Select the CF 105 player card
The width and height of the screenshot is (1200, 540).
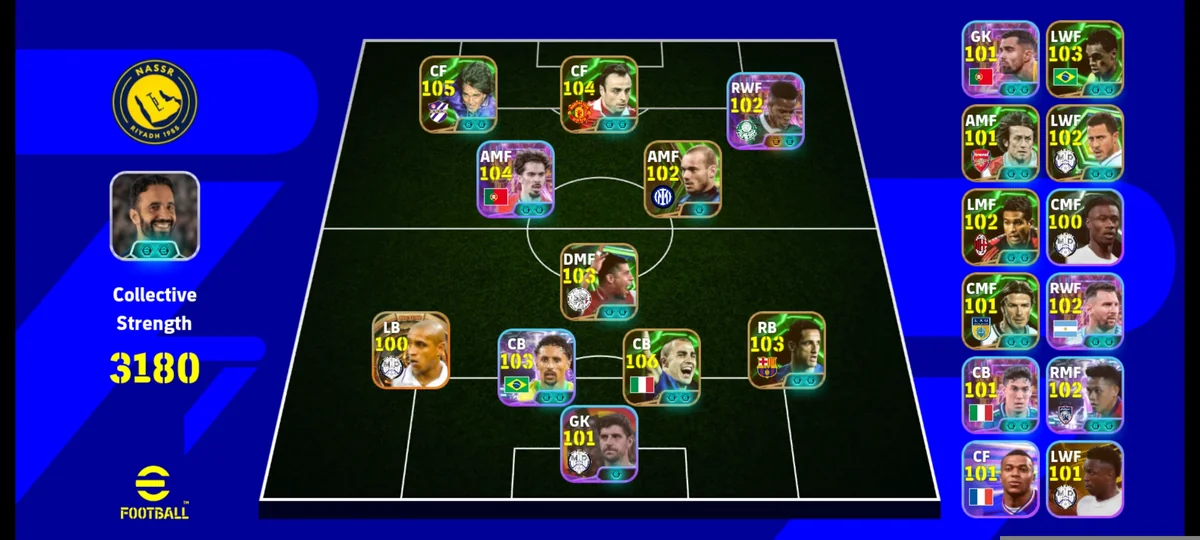[x=458, y=94]
